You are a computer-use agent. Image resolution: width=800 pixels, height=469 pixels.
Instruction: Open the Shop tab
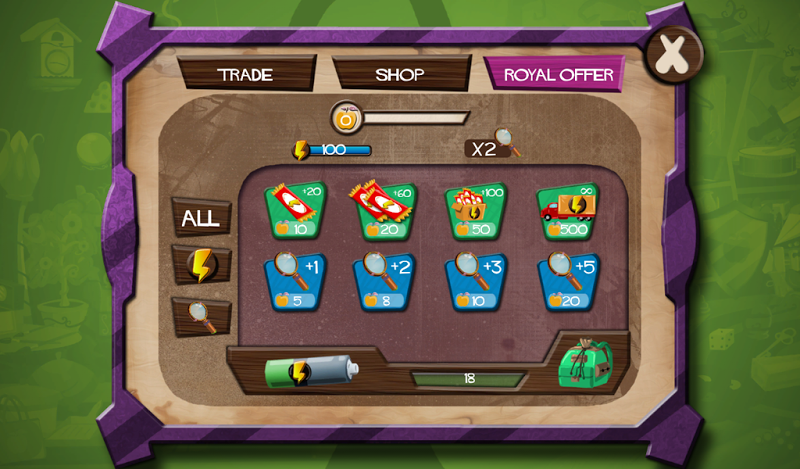coord(400,75)
